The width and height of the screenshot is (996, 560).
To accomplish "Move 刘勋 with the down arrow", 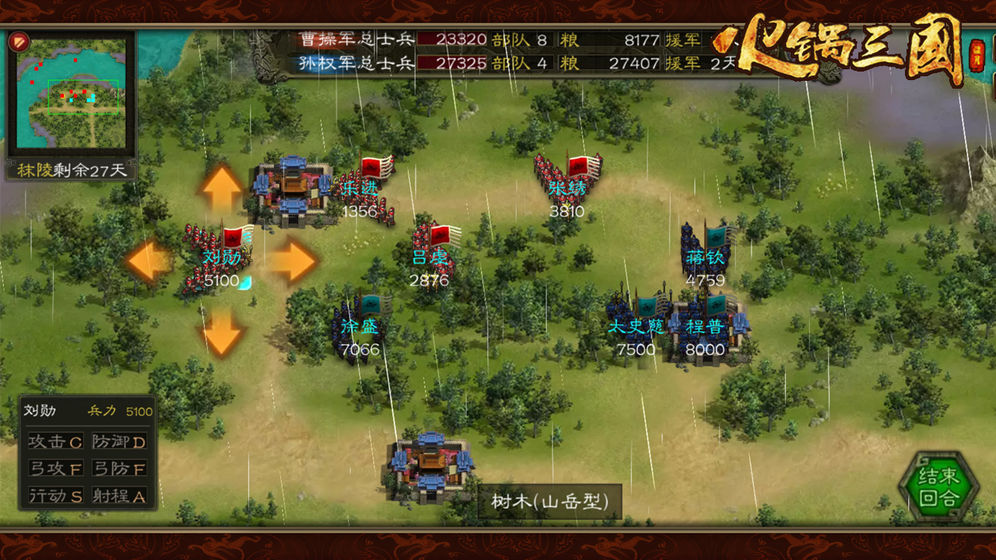I will pos(222,331).
